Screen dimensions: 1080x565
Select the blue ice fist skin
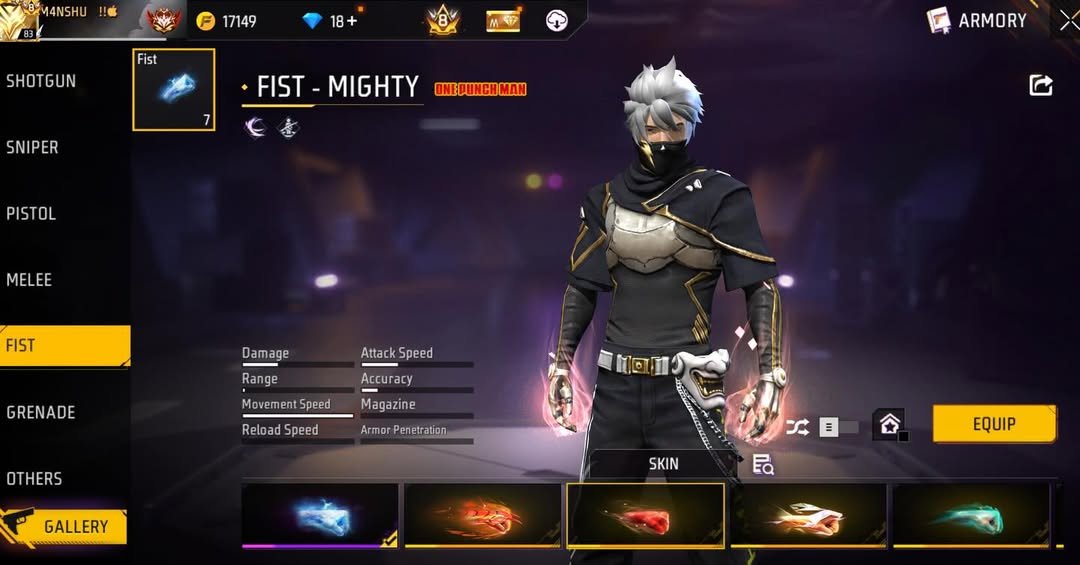coord(320,516)
